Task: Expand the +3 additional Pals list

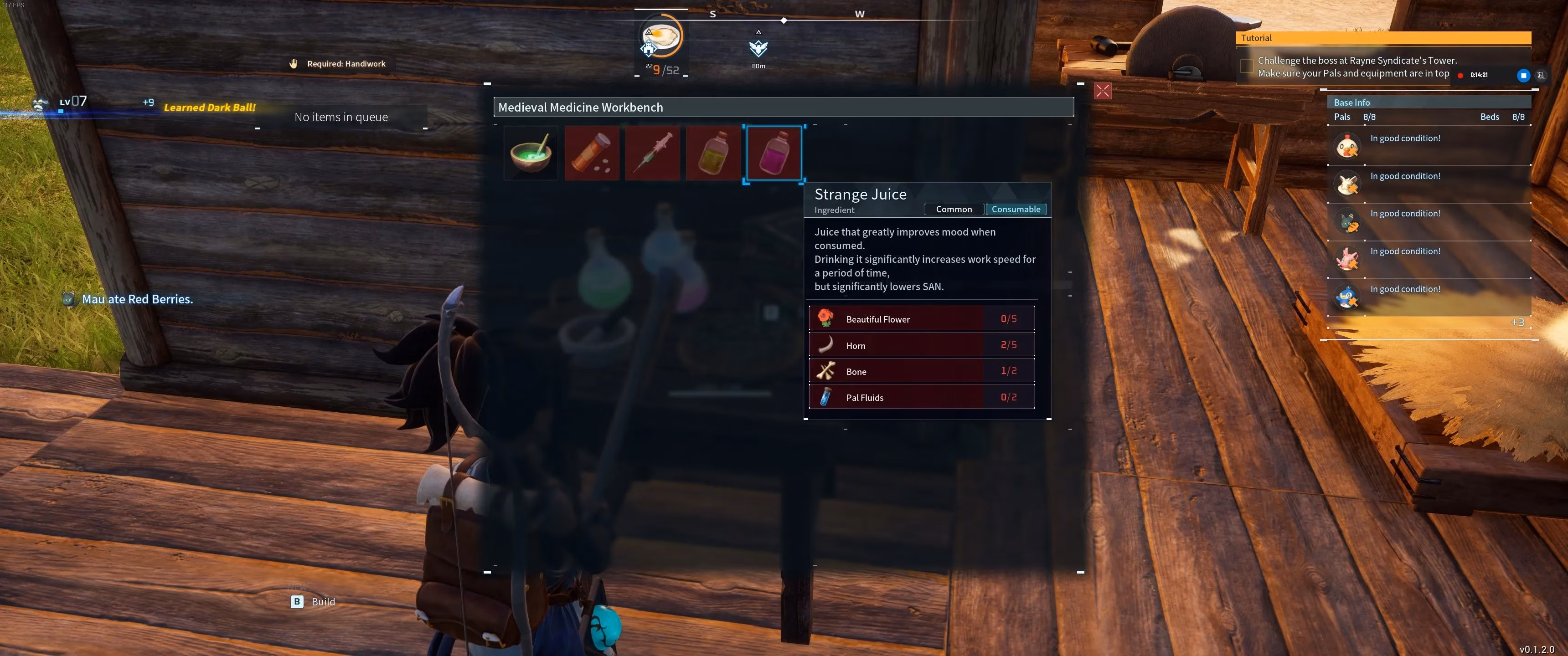Action: 1517,323
